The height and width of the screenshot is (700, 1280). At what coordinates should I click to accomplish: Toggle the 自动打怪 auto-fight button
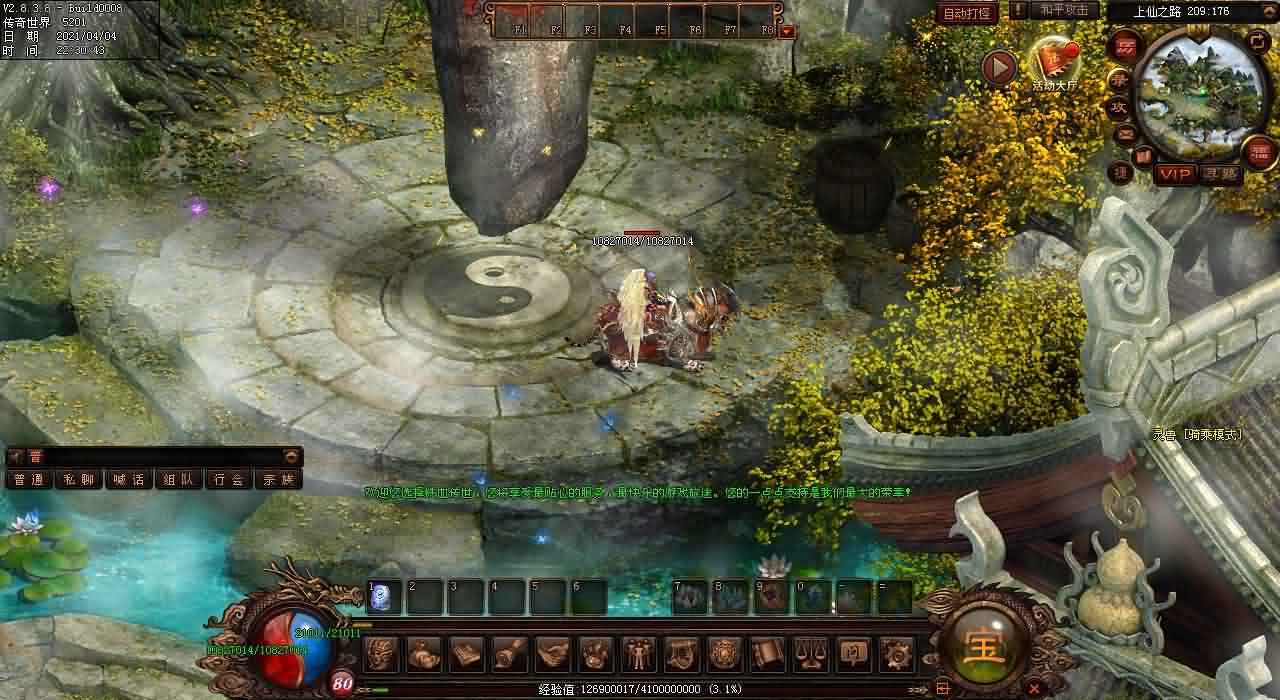(966, 13)
